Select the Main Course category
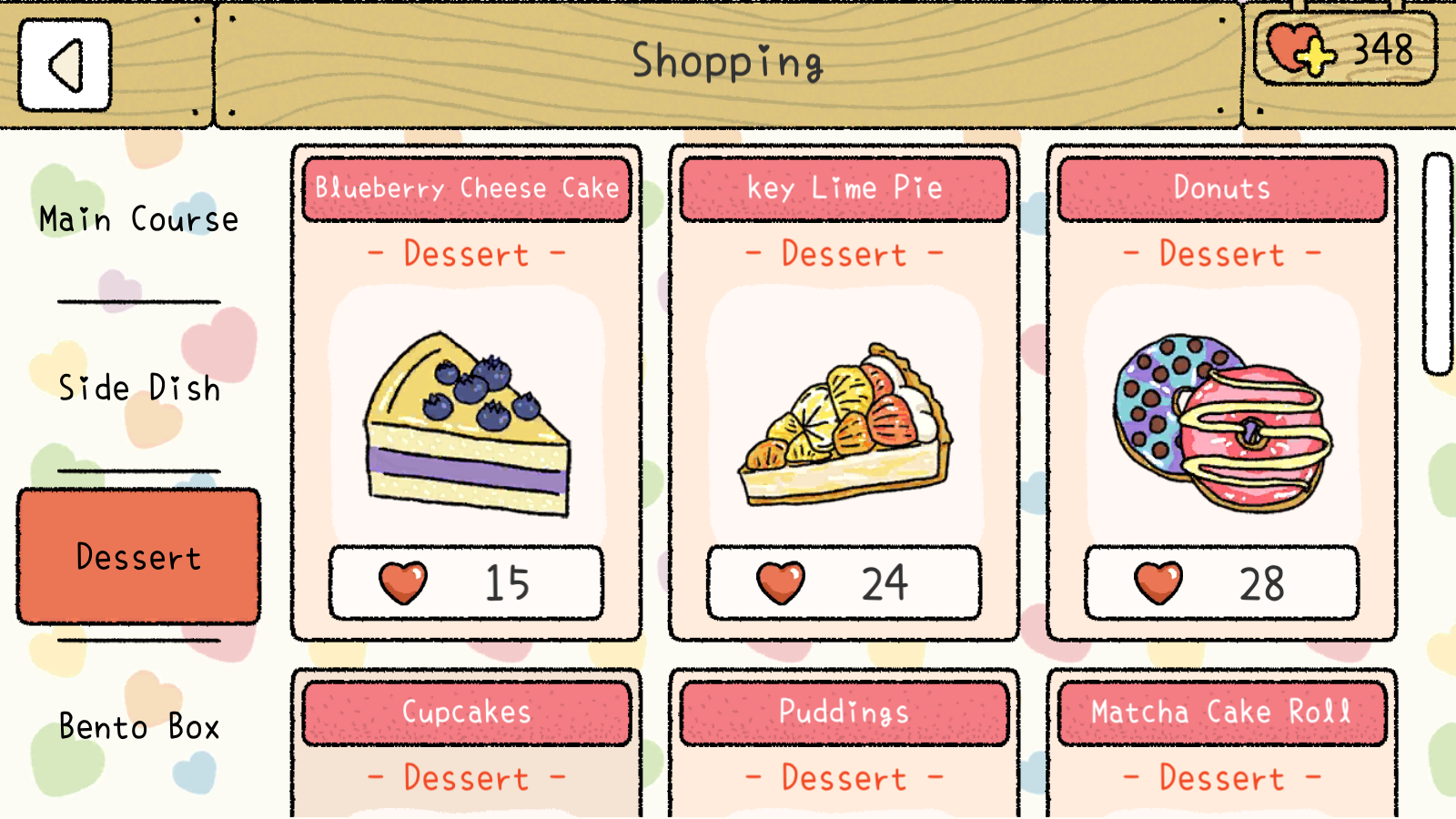This screenshot has height=819, width=1456. pyautogui.click(x=138, y=218)
